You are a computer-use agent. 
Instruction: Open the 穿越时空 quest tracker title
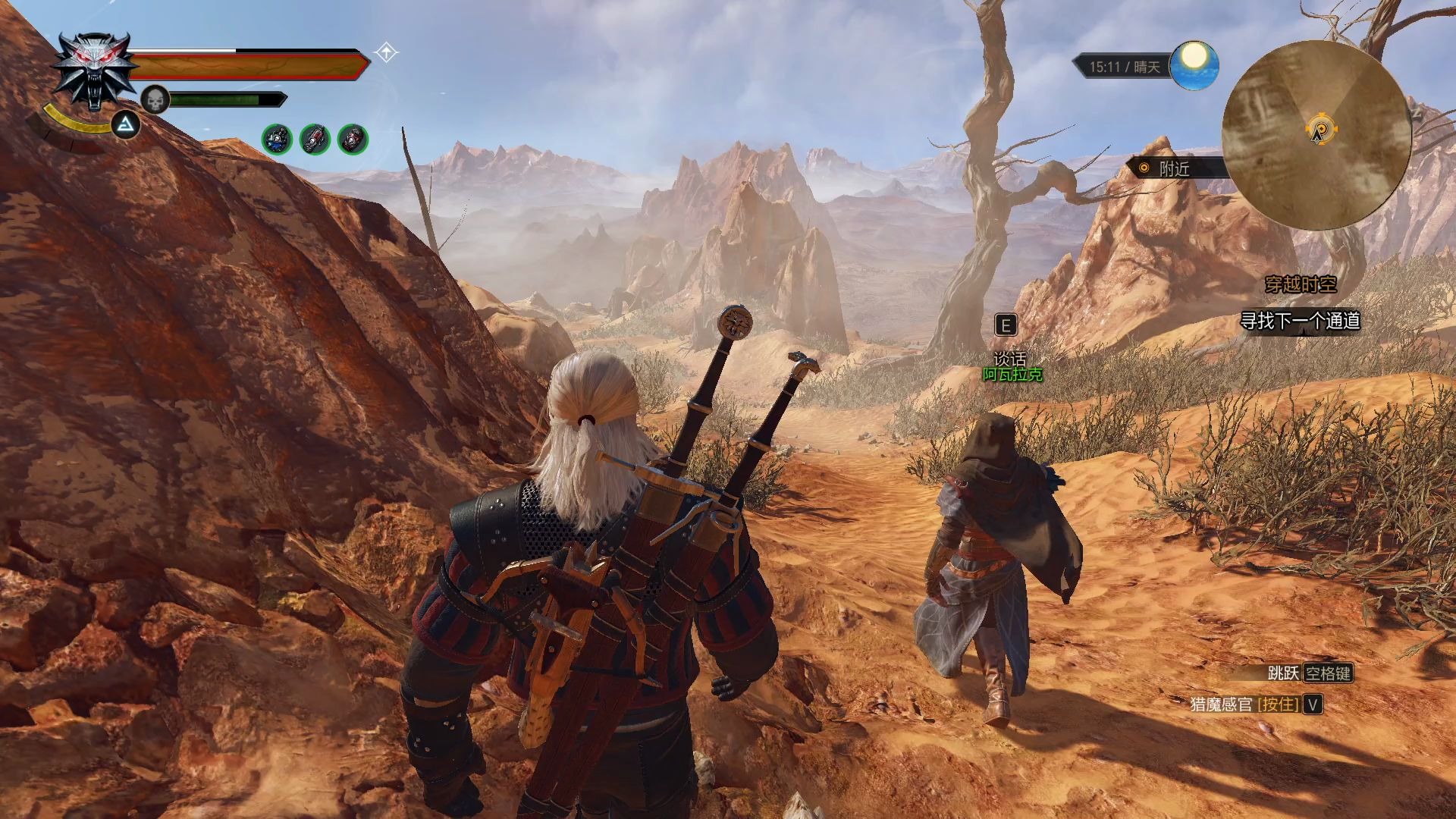pyautogui.click(x=1301, y=284)
